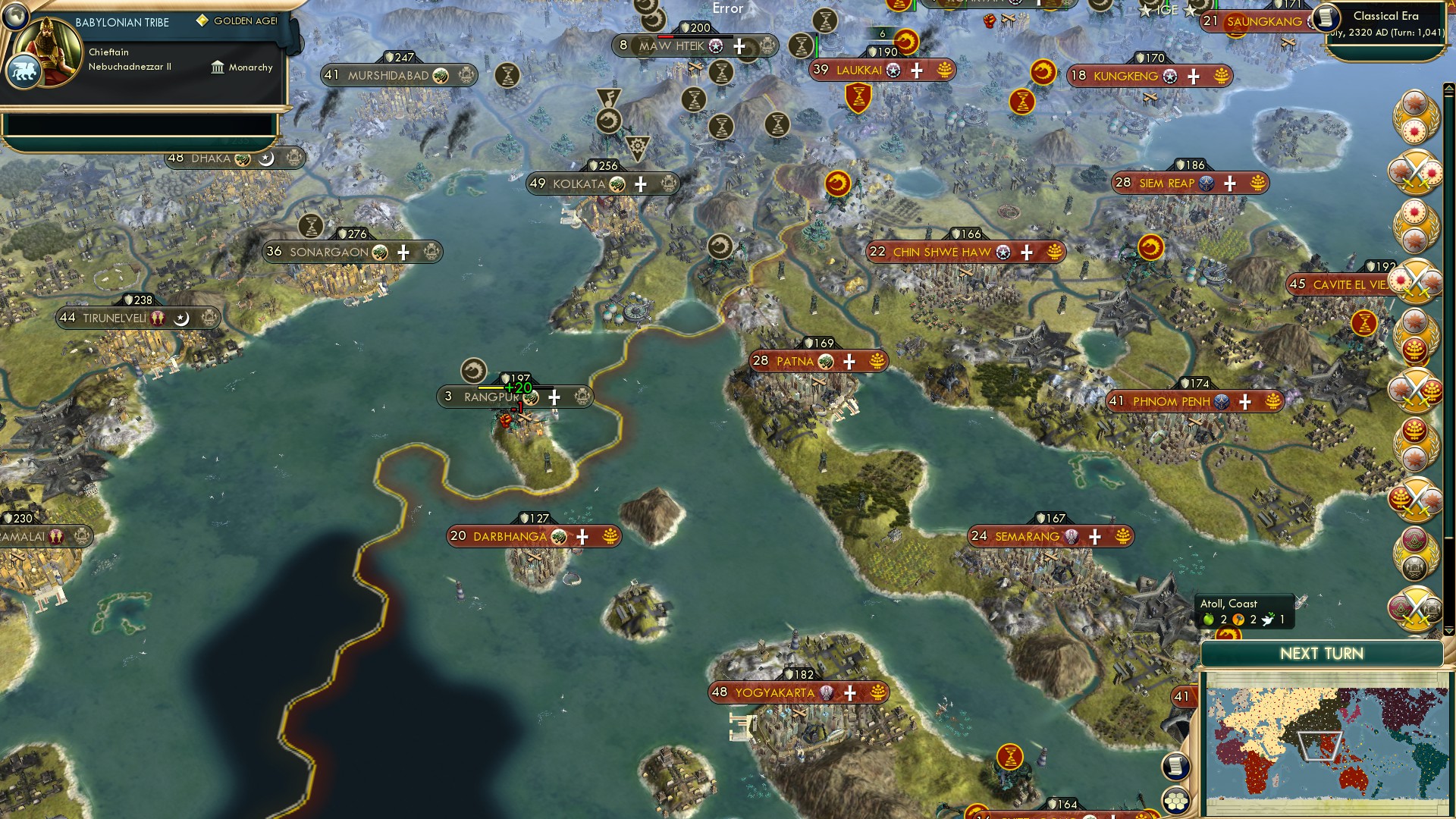Click the Monarchy government icon
Image resolution: width=1456 pixels, height=819 pixels.
click(x=218, y=67)
